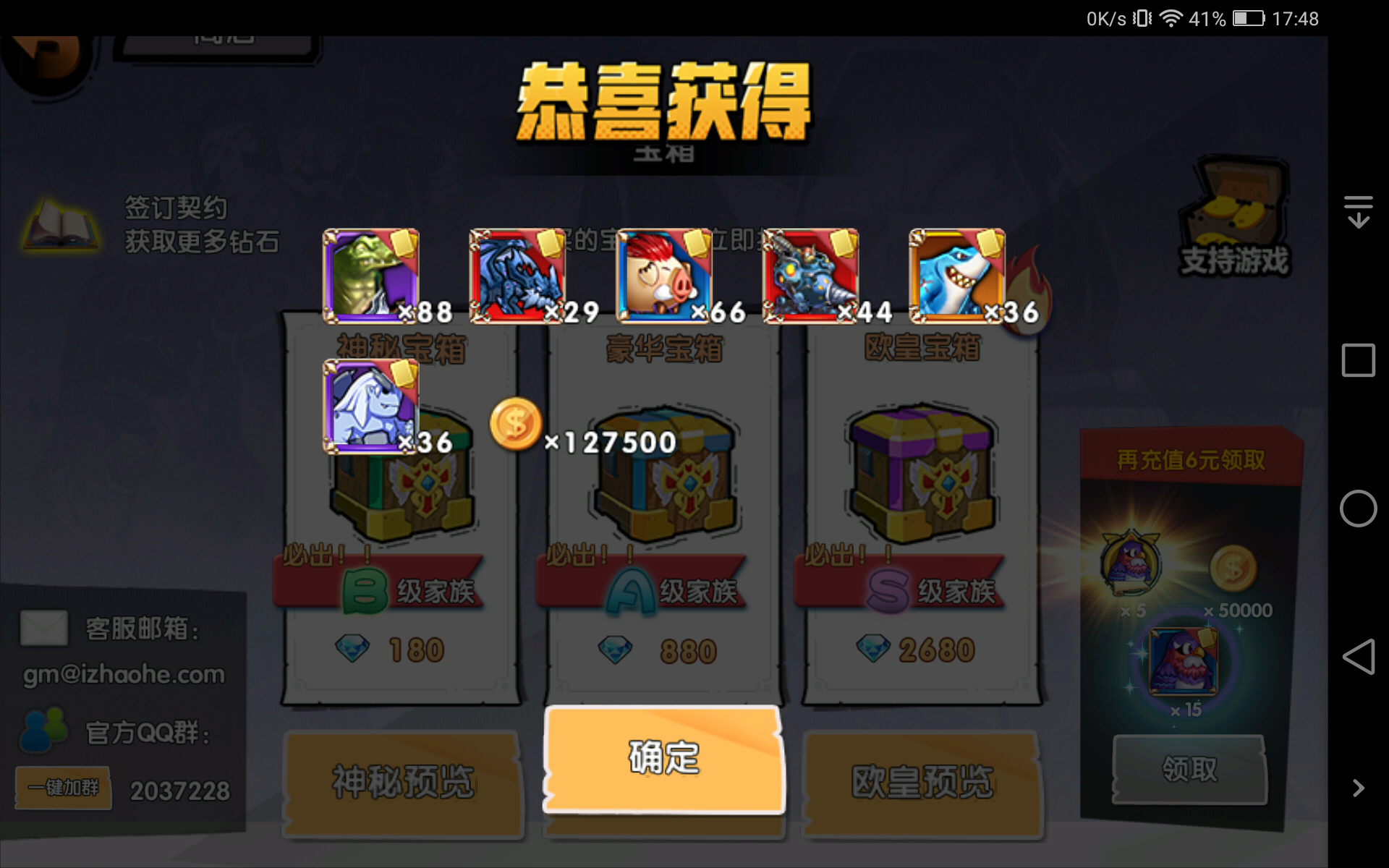Tap the bird card icon marked x15
This screenshot has width=1389, height=868.
point(1184,662)
